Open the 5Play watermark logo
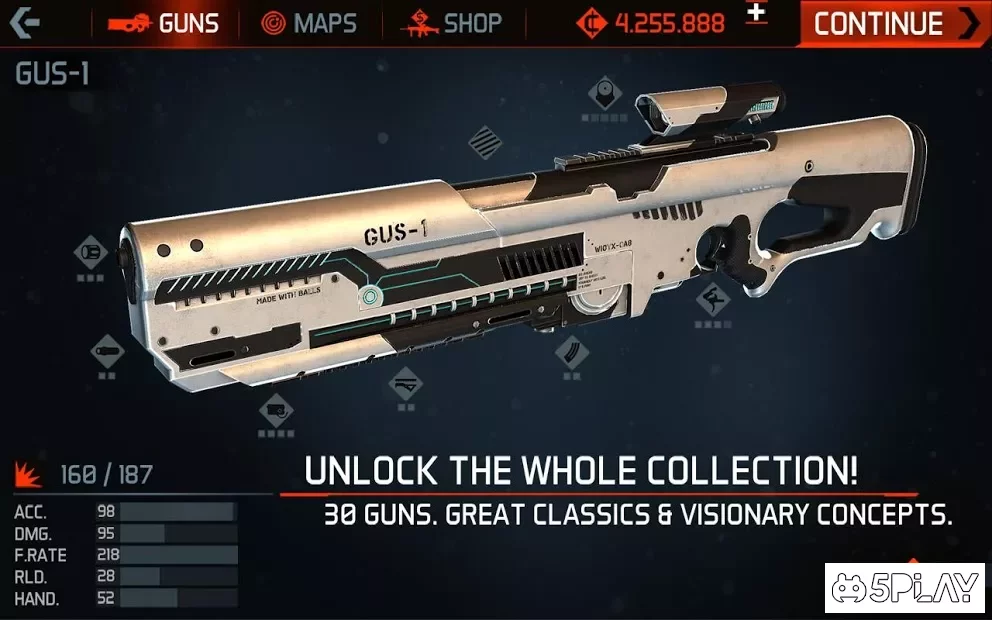Viewport: 992px width, 620px height. point(903,587)
